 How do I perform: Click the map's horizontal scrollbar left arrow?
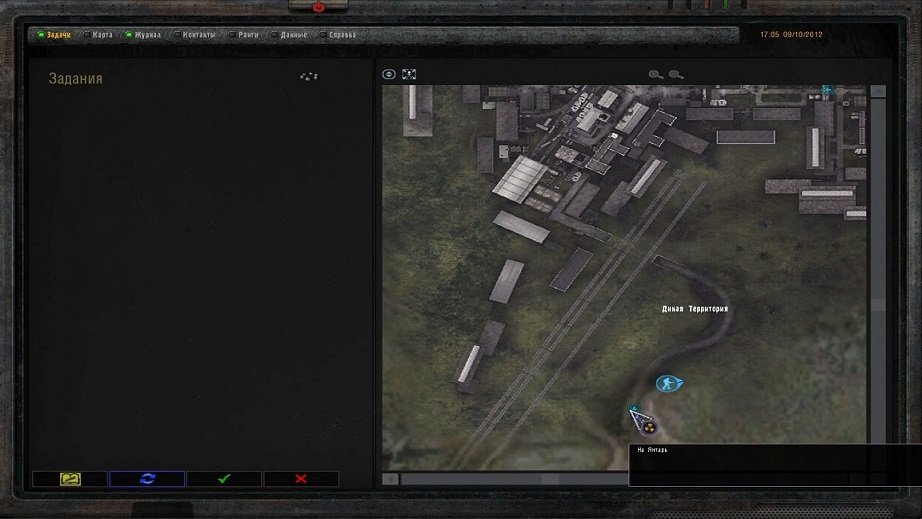tap(391, 479)
